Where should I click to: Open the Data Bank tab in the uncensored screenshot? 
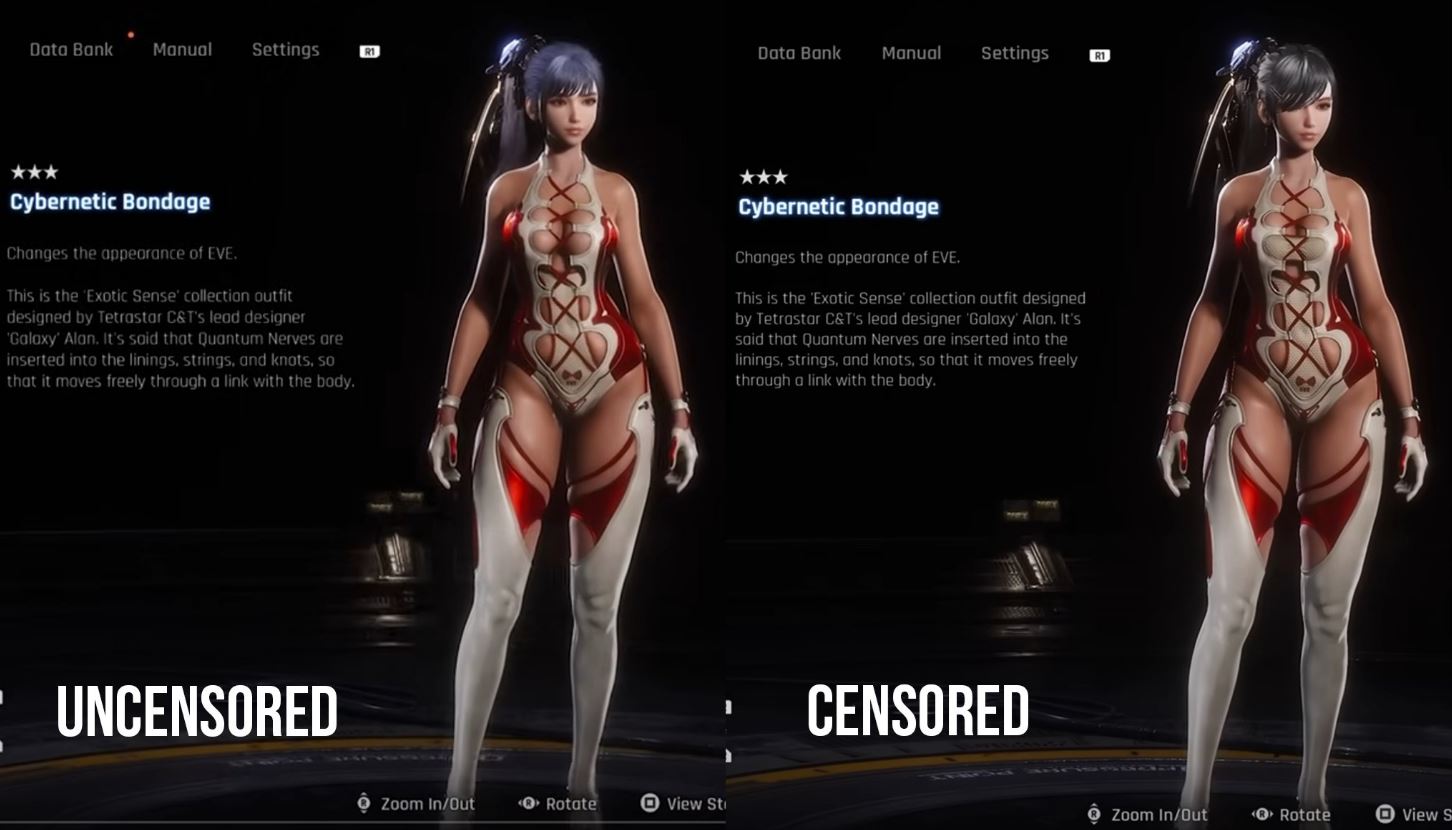pos(71,49)
